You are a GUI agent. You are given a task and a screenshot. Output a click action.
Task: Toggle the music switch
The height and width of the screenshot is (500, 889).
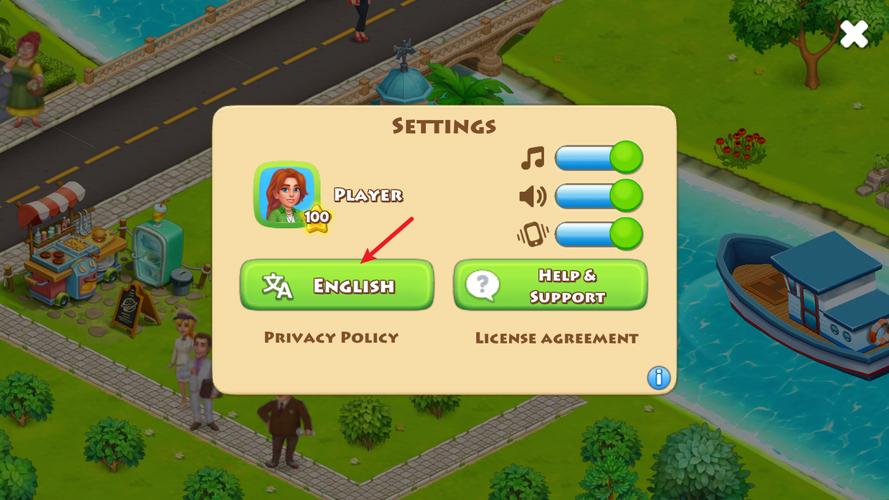[598, 158]
